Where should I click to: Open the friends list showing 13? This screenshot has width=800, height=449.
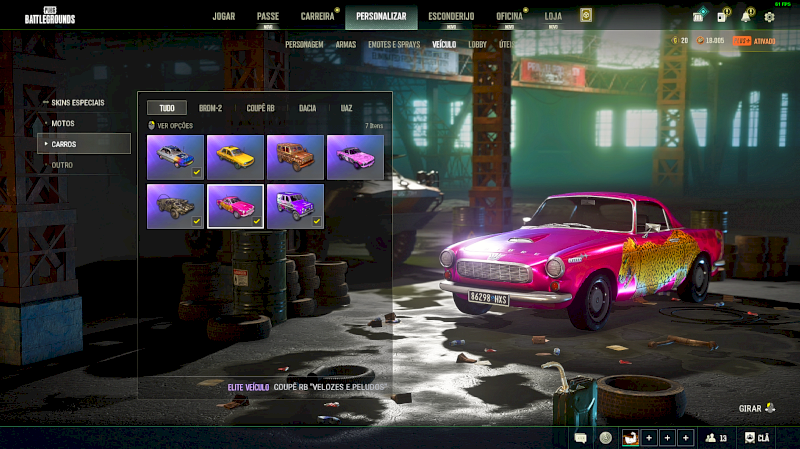[716, 437]
